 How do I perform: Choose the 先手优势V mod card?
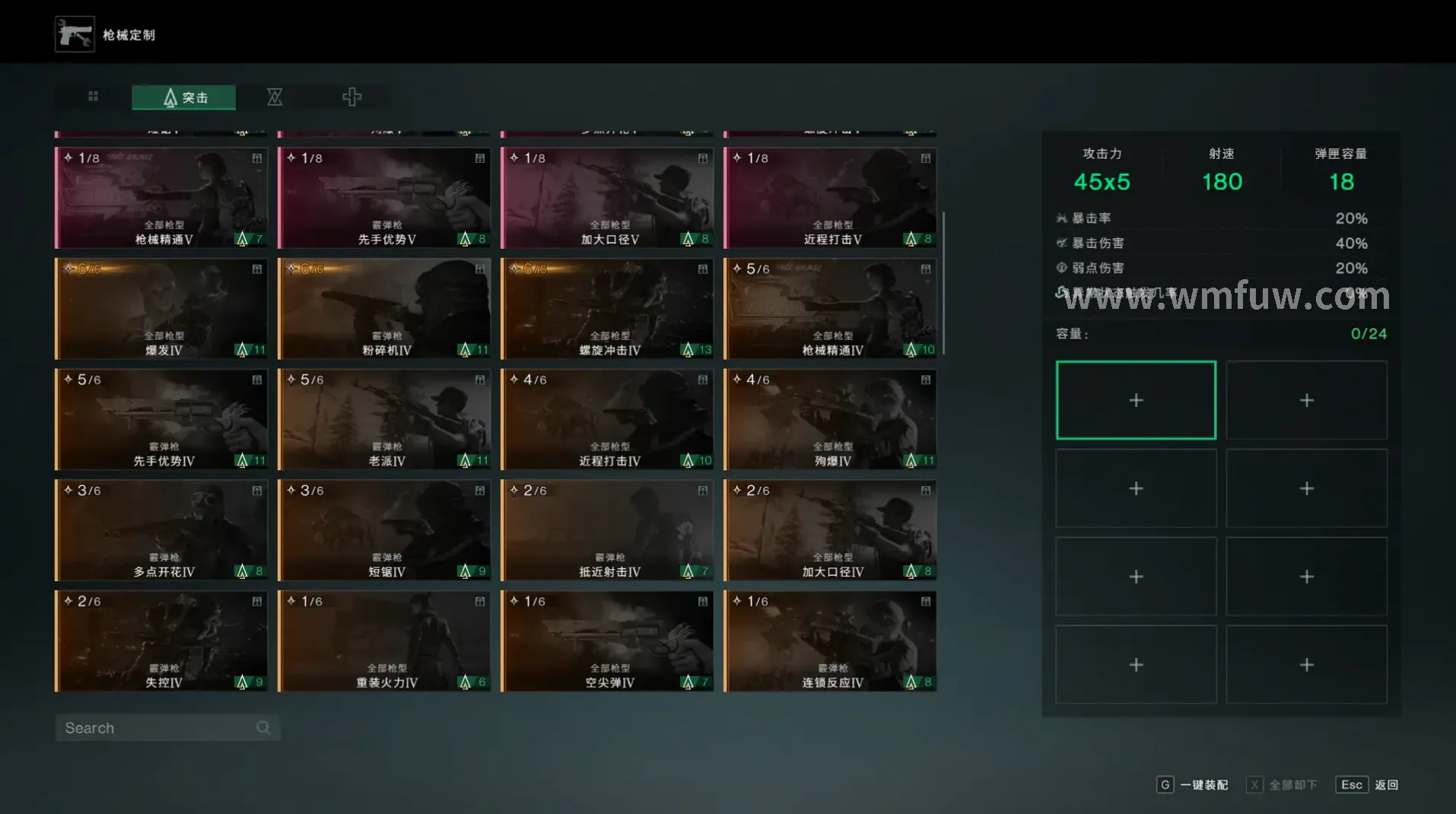[x=384, y=198]
